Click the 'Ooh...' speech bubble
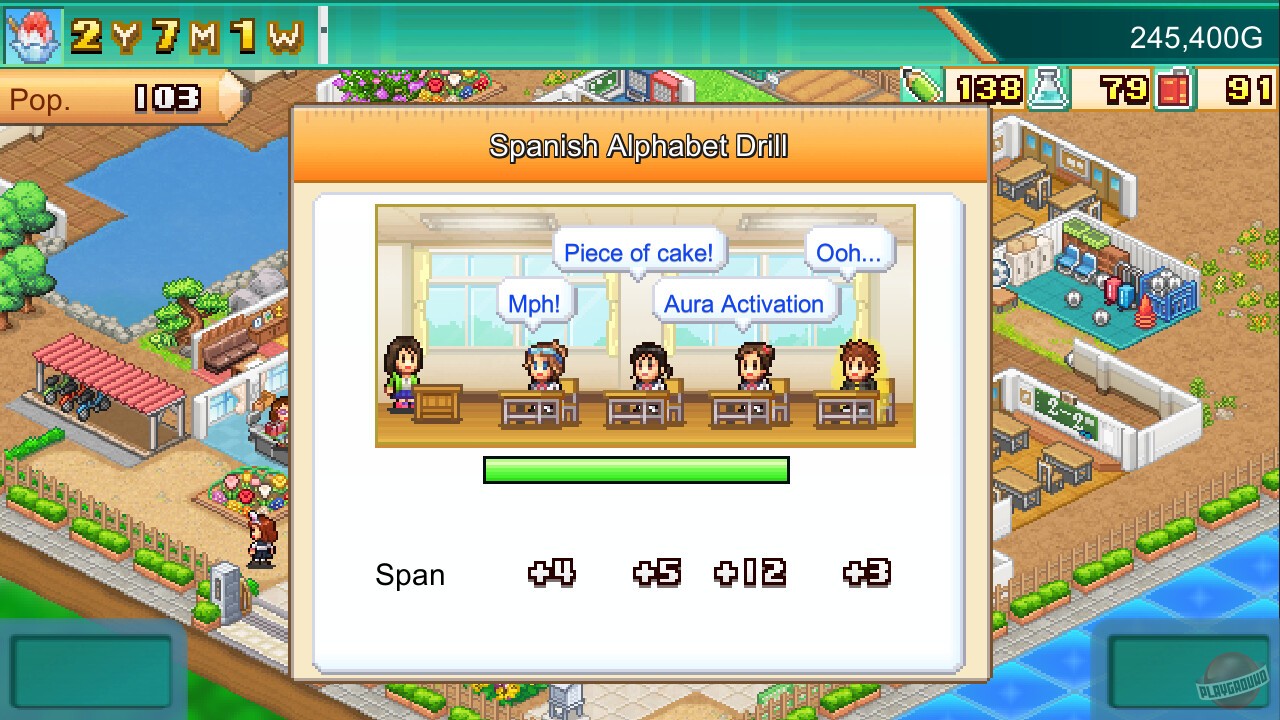Viewport: 1280px width, 720px height. coord(846,253)
